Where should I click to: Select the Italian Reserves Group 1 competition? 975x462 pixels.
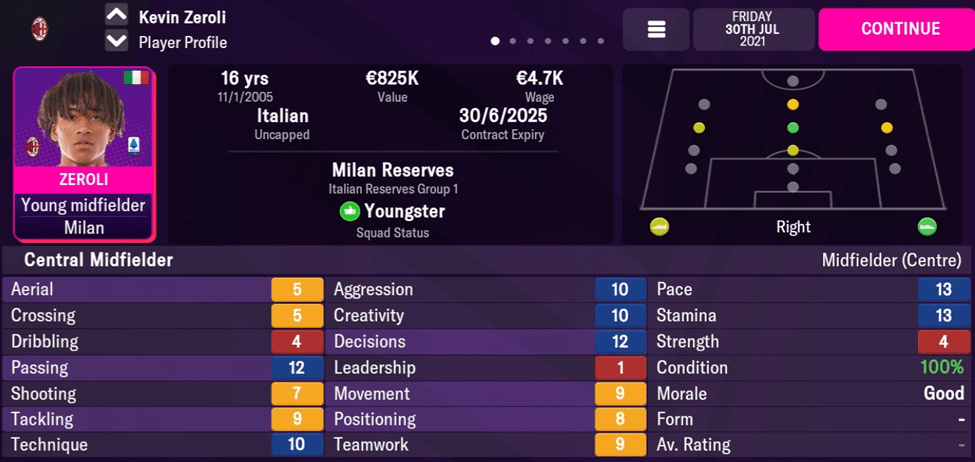click(x=392, y=189)
